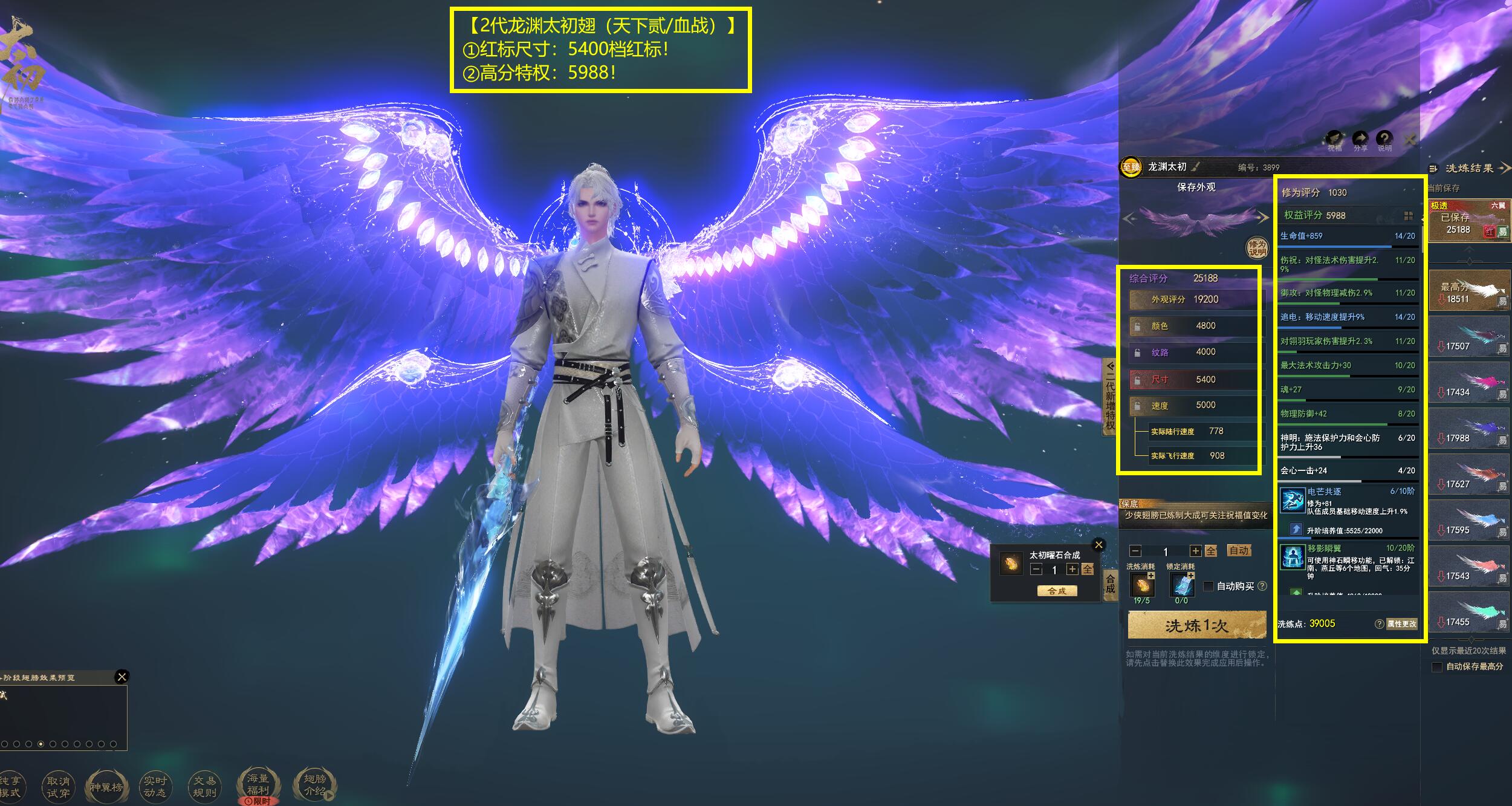Click the 合成 synthesize button in popup

click(x=1057, y=591)
